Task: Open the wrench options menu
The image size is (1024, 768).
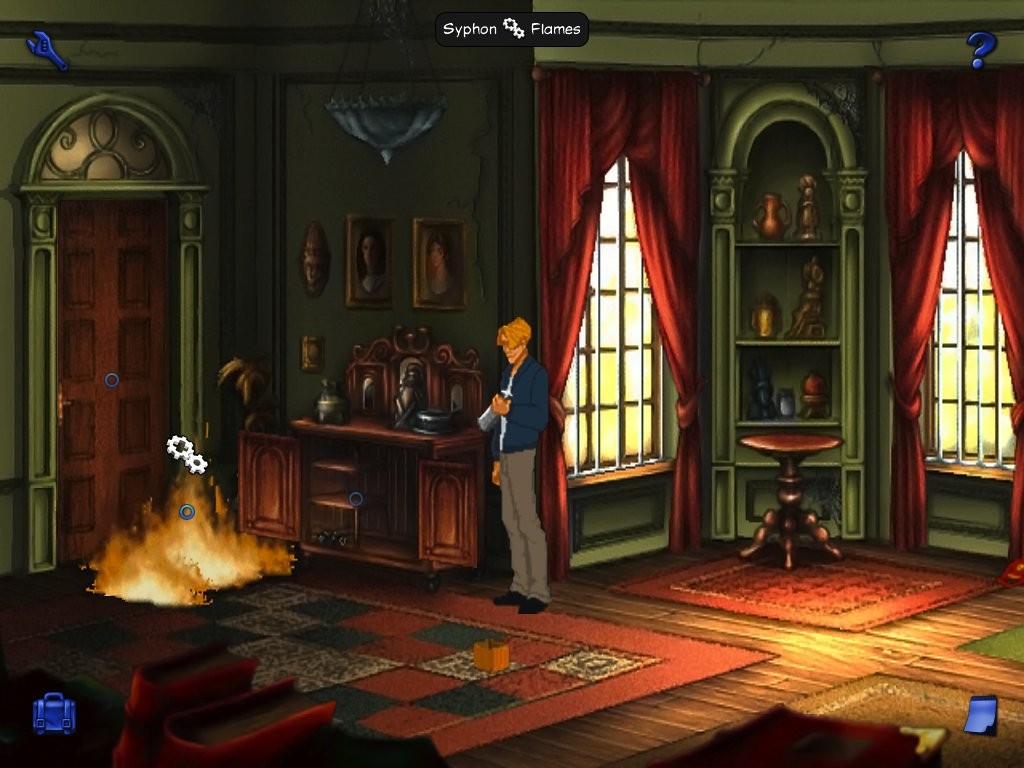Action: click(x=48, y=49)
